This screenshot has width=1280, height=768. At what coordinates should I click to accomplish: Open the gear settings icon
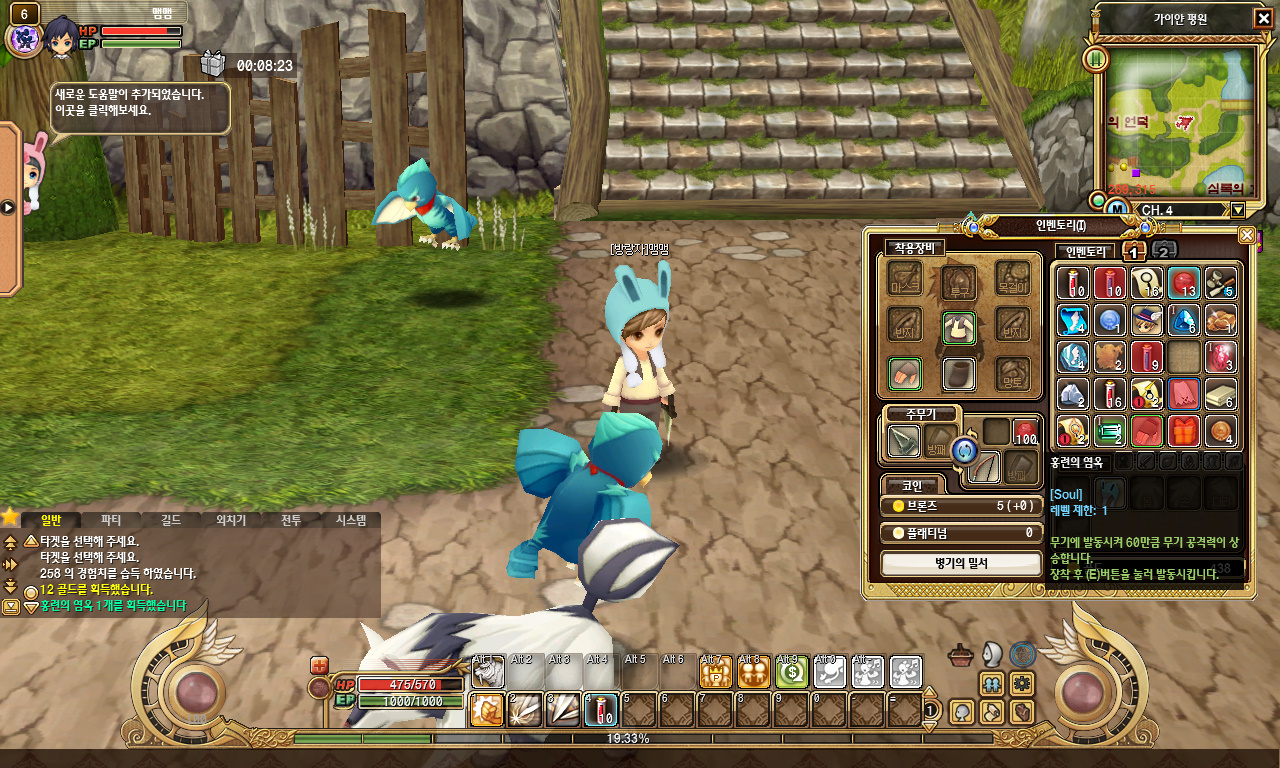tap(1021, 683)
